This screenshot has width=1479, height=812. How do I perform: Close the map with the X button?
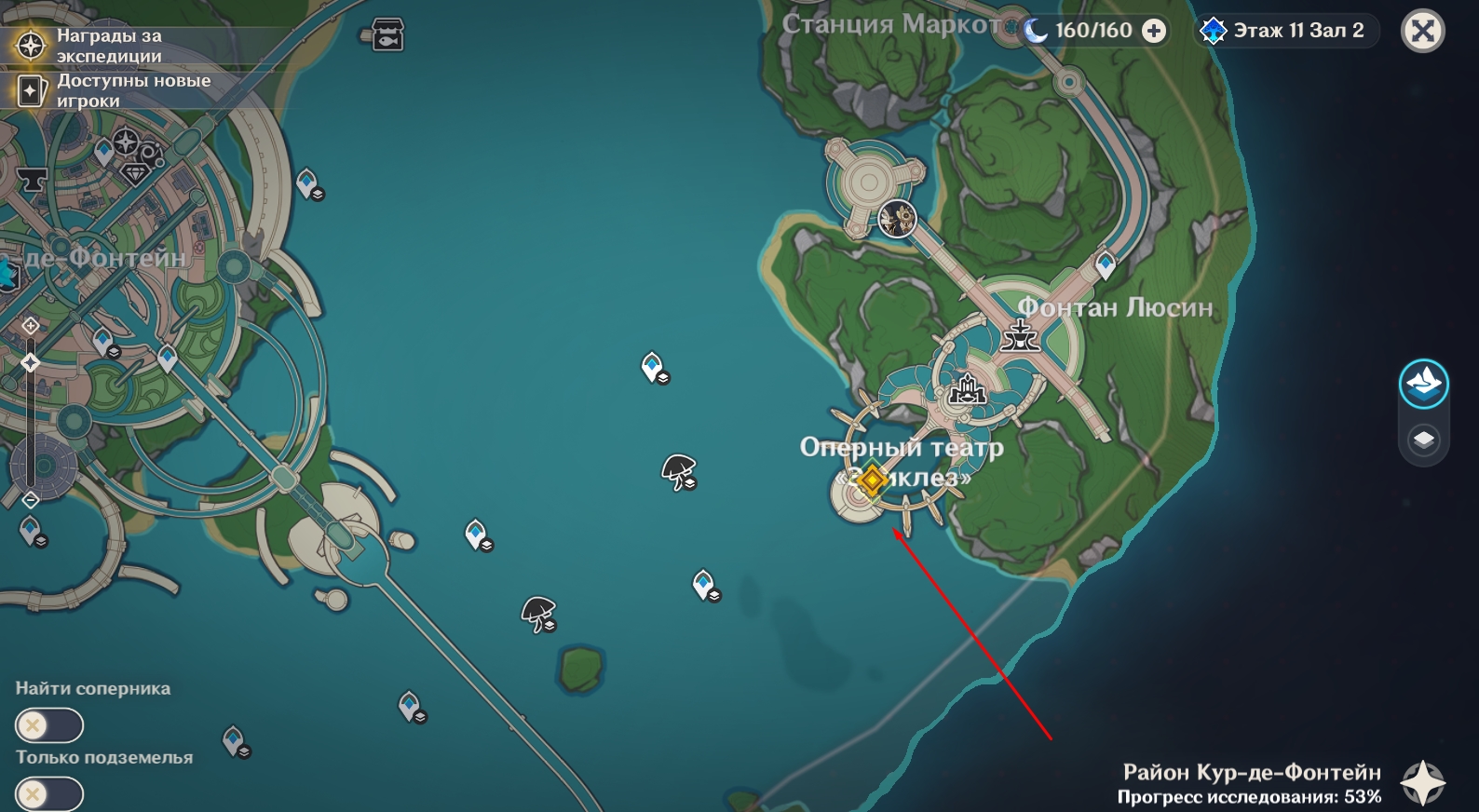[x=1422, y=32]
